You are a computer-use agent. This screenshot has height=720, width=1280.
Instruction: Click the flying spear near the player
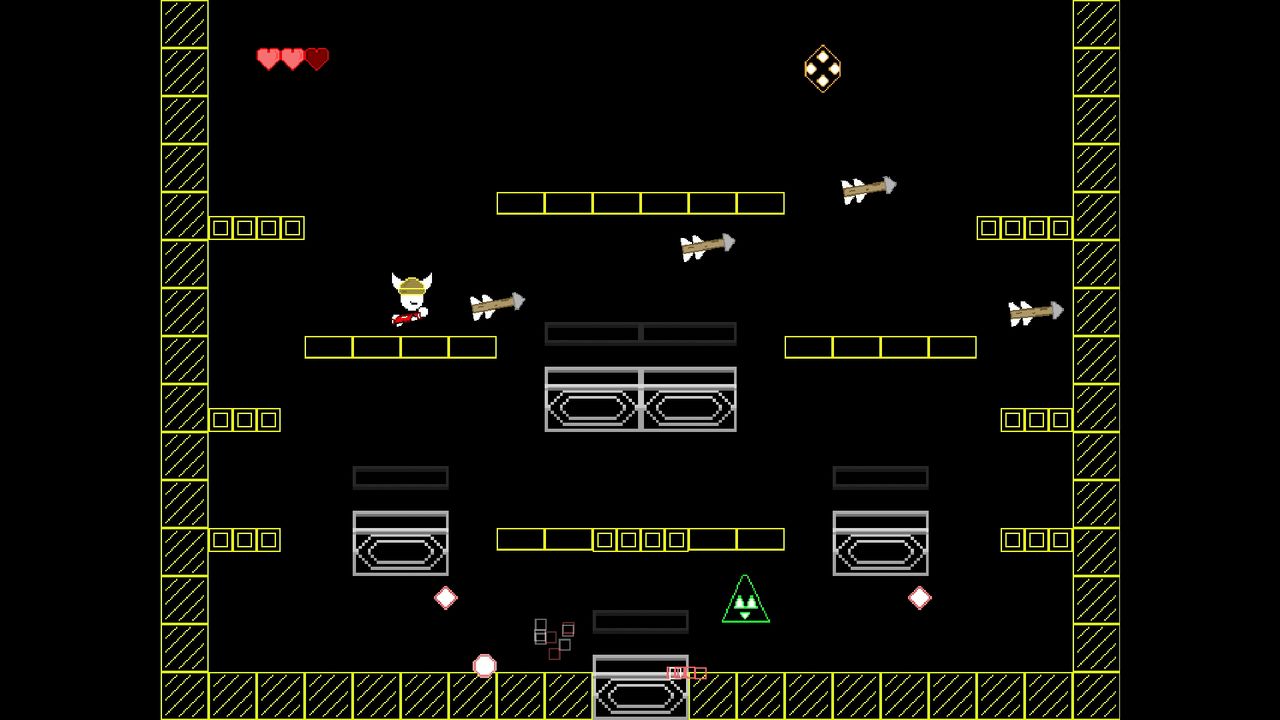(x=495, y=305)
